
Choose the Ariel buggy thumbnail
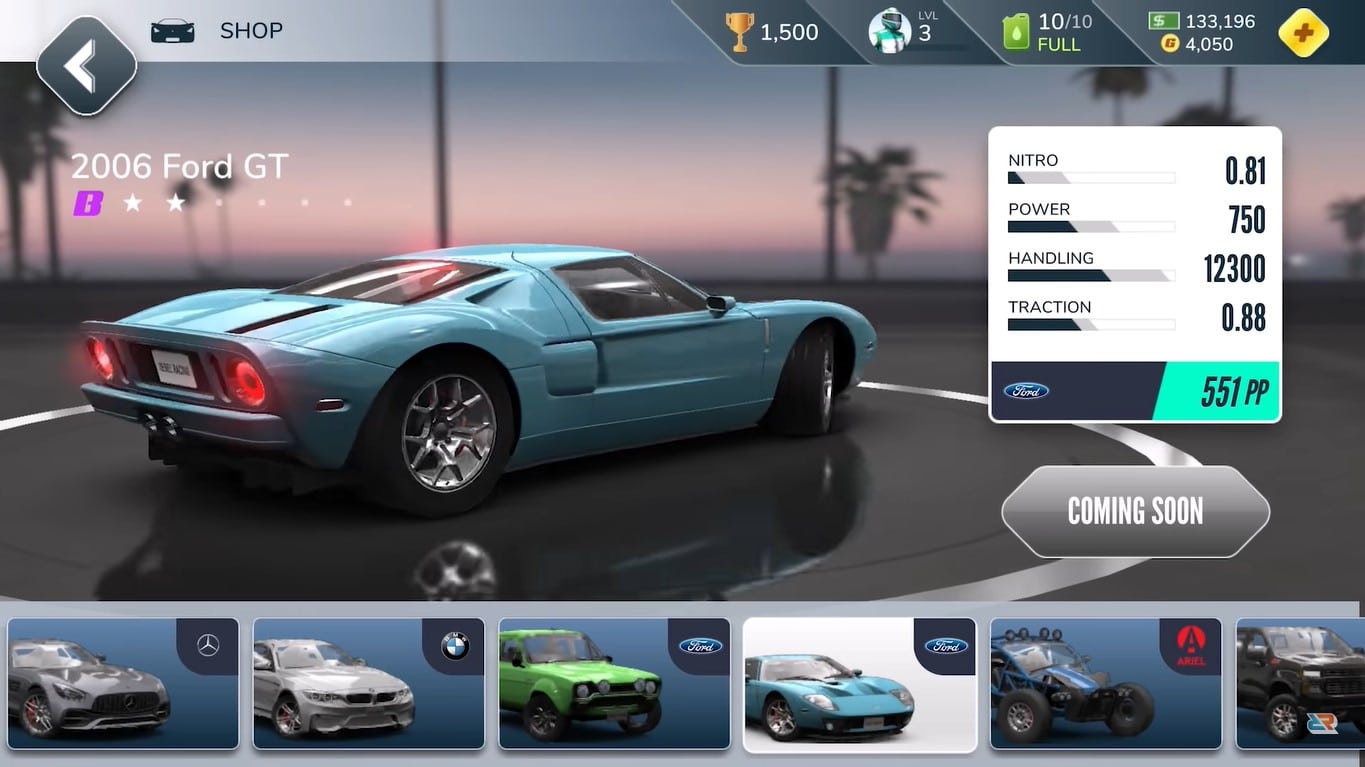[1105, 683]
